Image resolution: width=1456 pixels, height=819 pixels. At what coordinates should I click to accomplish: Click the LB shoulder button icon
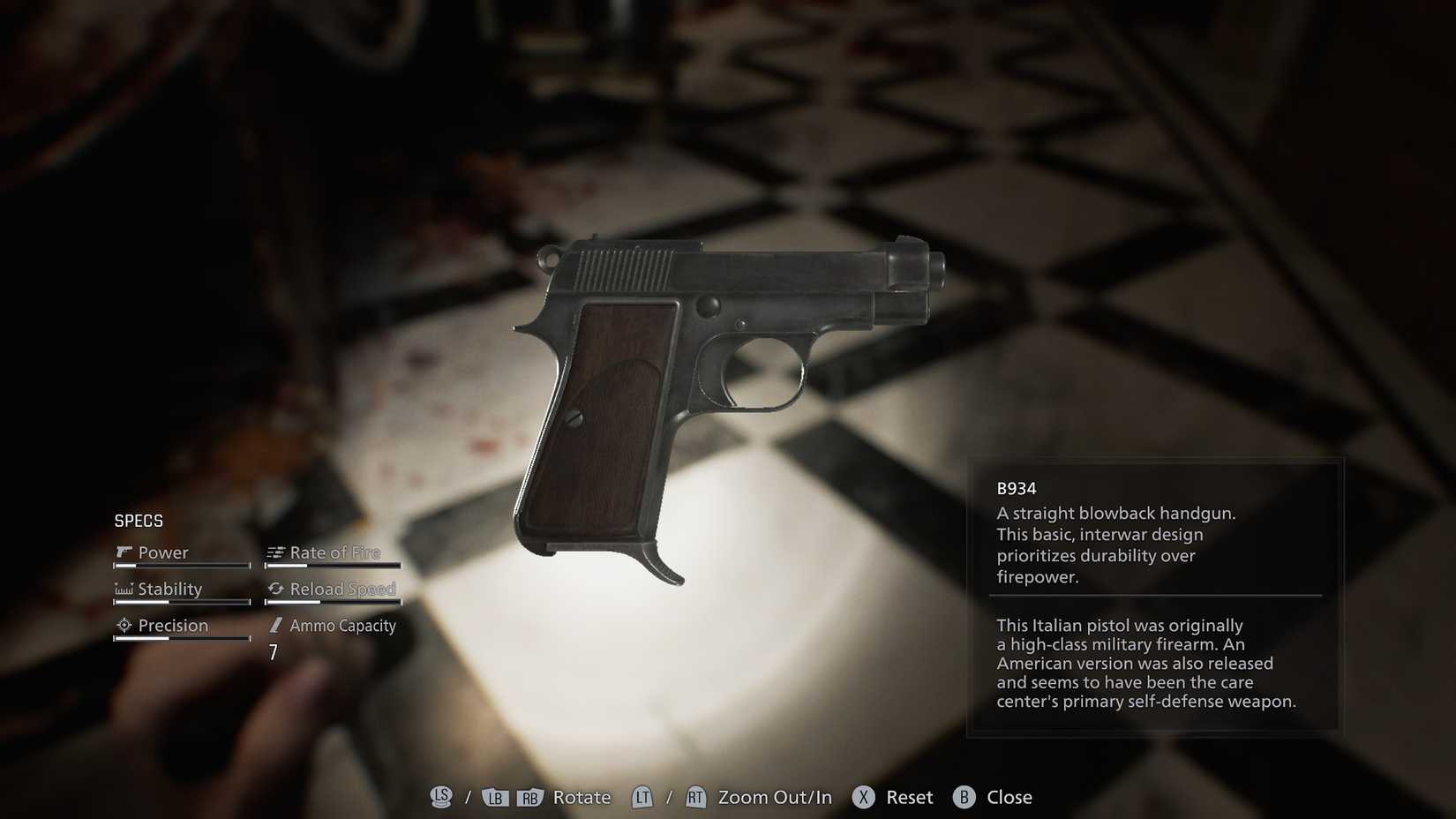tap(495, 797)
